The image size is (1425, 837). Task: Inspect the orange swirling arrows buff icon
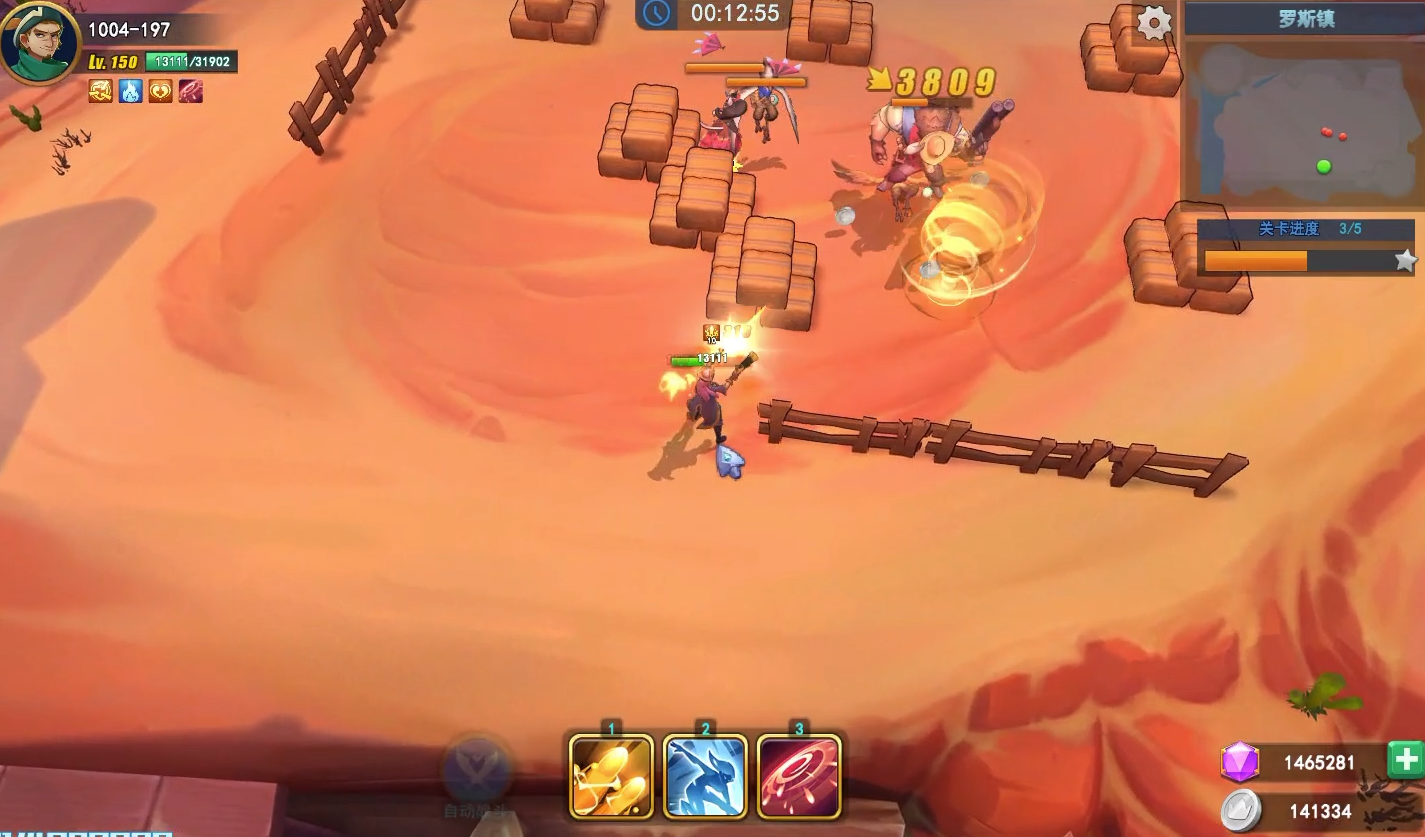click(101, 91)
